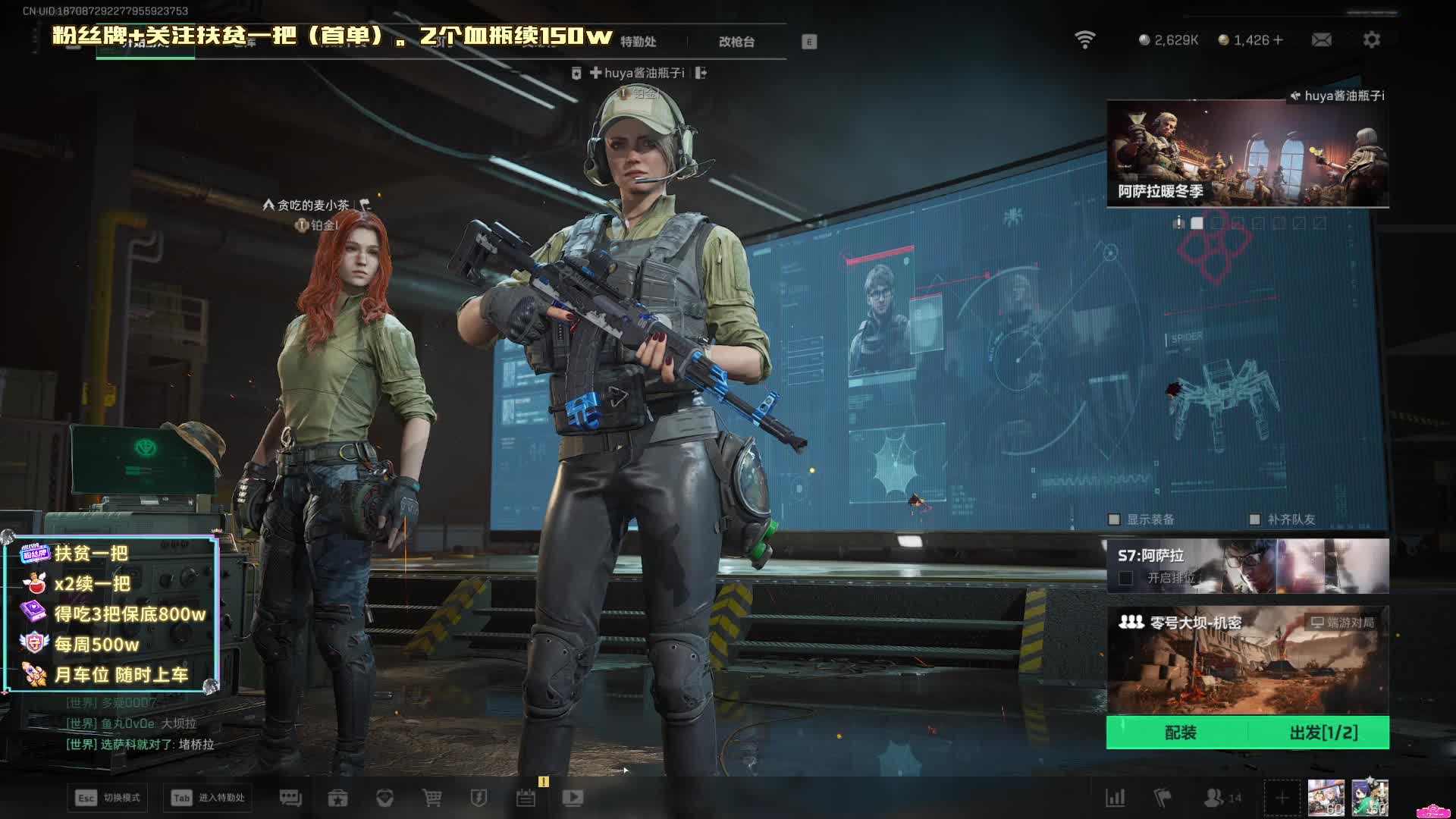Image resolution: width=1456 pixels, height=819 pixels.
Task: Enable the 显示装备 checkbox
Action: click(1114, 519)
